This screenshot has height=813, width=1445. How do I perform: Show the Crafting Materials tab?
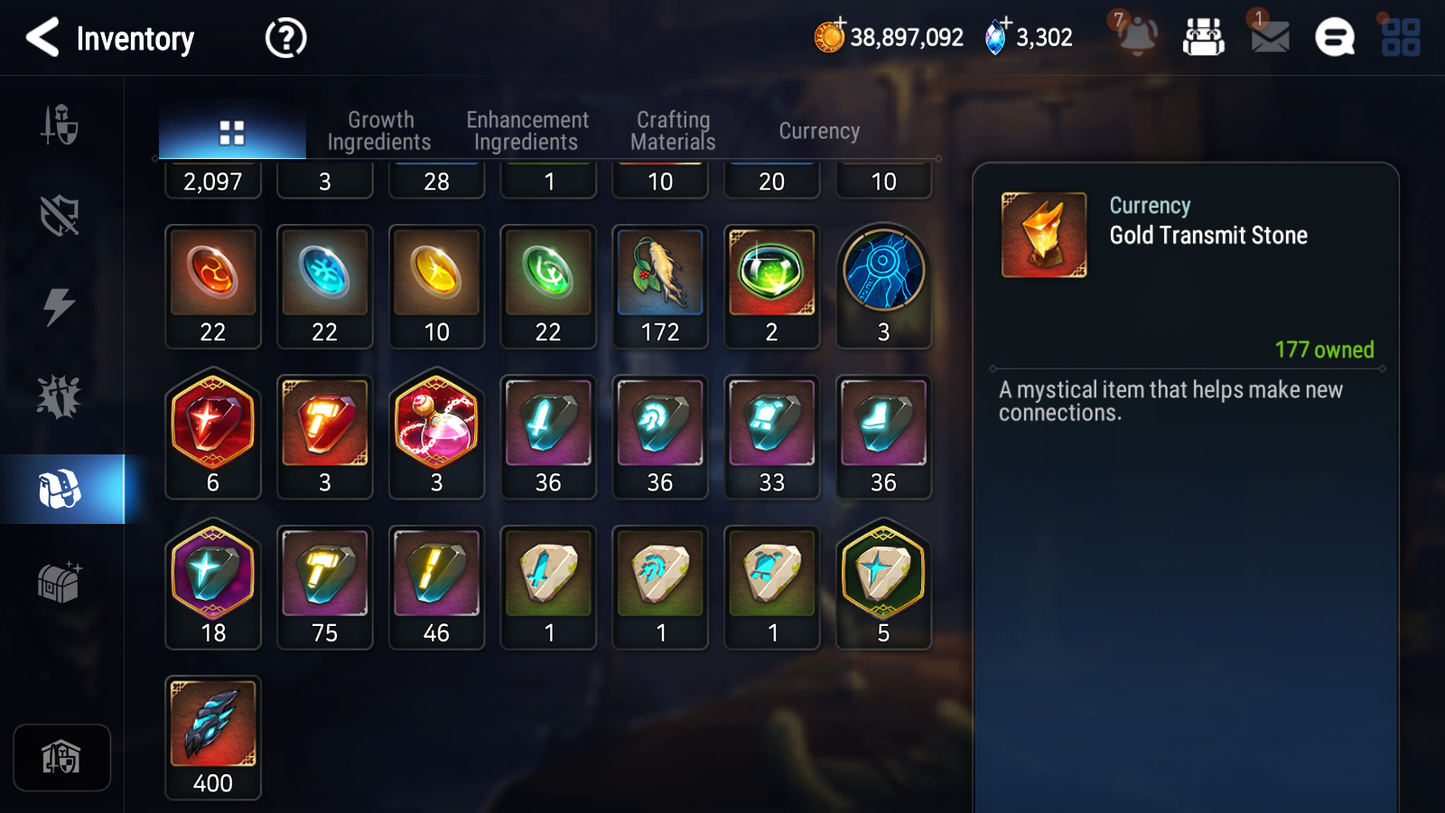tap(673, 131)
